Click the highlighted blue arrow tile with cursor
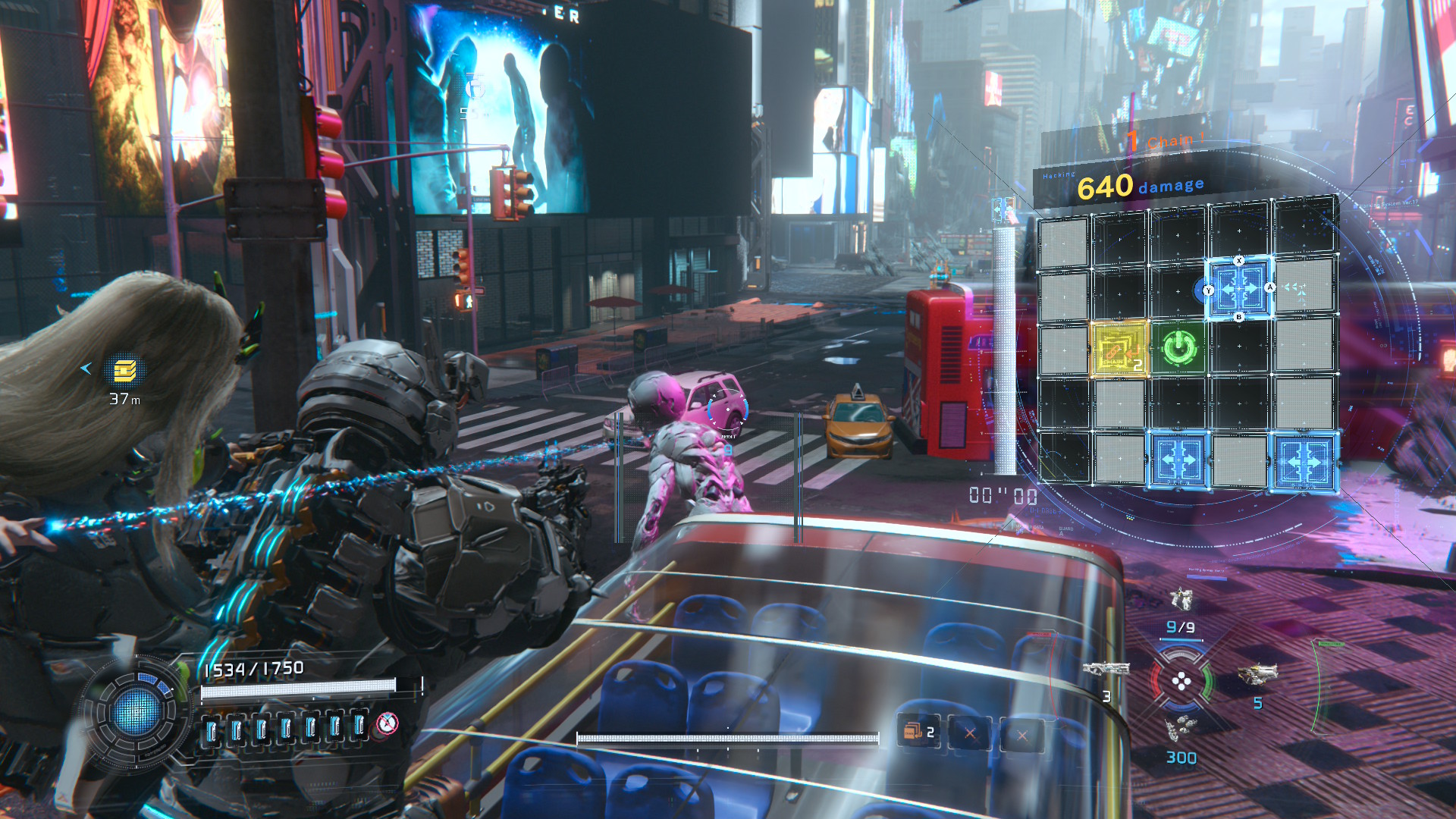This screenshot has width=1456, height=819. (x=1239, y=288)
